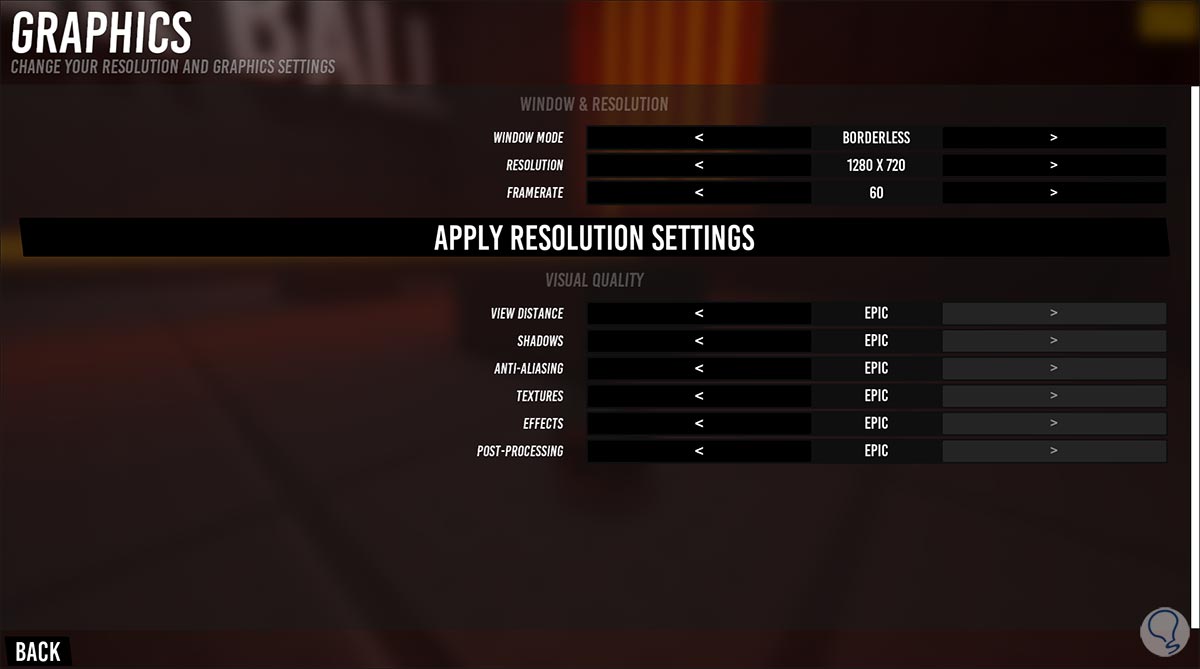Decrease the Resolution setting

pos(699,165)
